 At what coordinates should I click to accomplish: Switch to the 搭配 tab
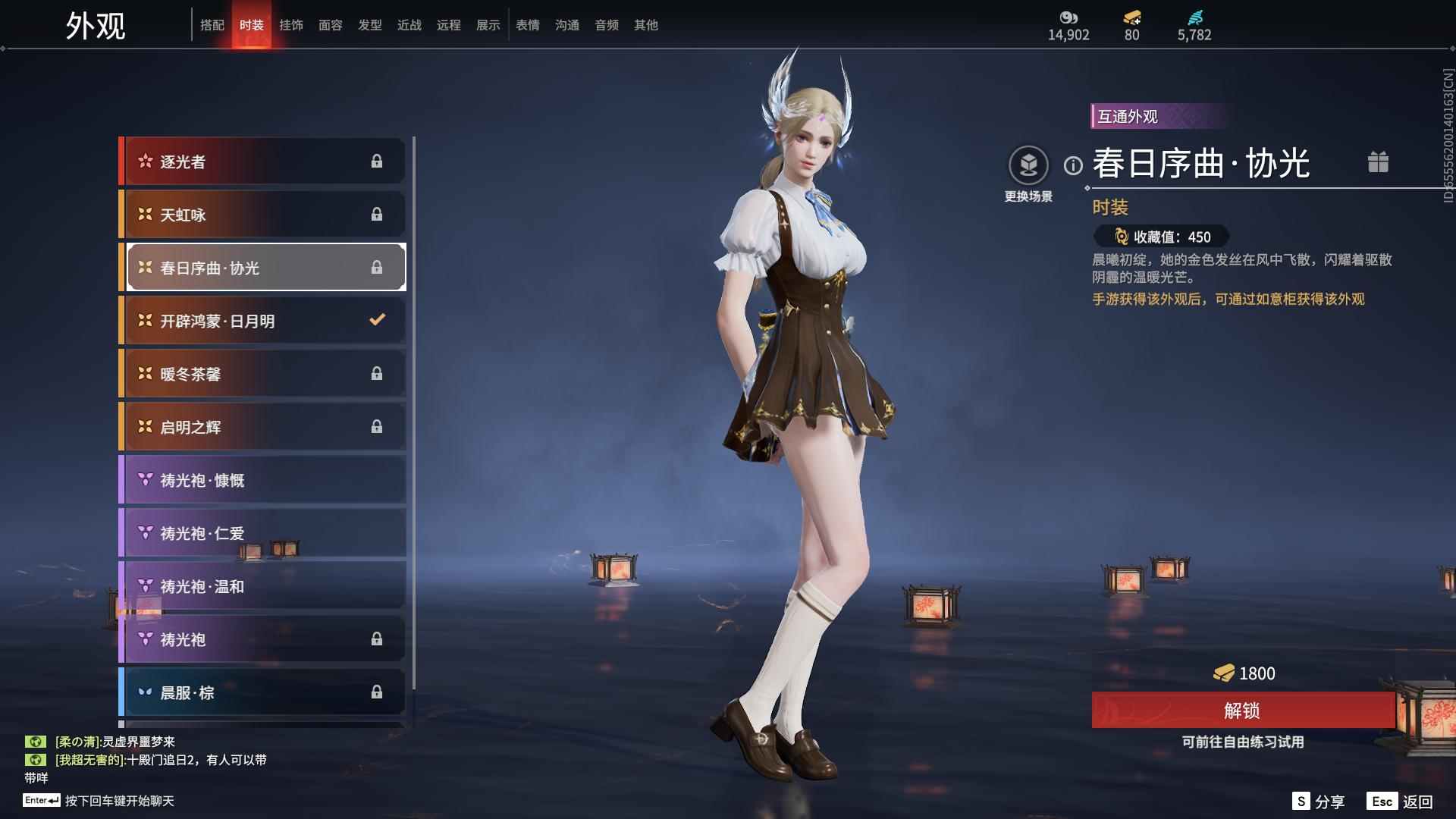coord(212,25)
